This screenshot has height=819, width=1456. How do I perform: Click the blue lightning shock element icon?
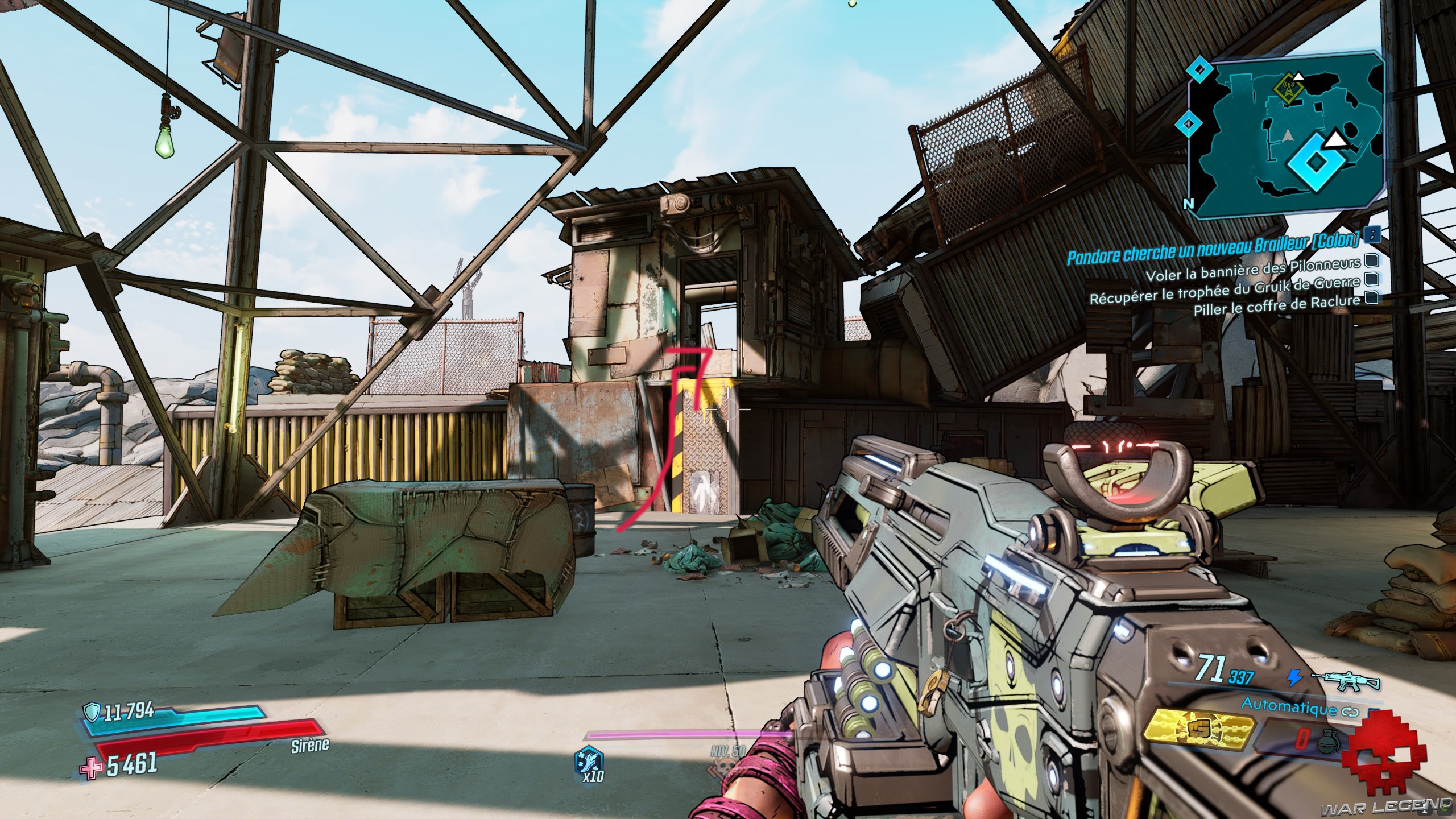(1294, 677)
